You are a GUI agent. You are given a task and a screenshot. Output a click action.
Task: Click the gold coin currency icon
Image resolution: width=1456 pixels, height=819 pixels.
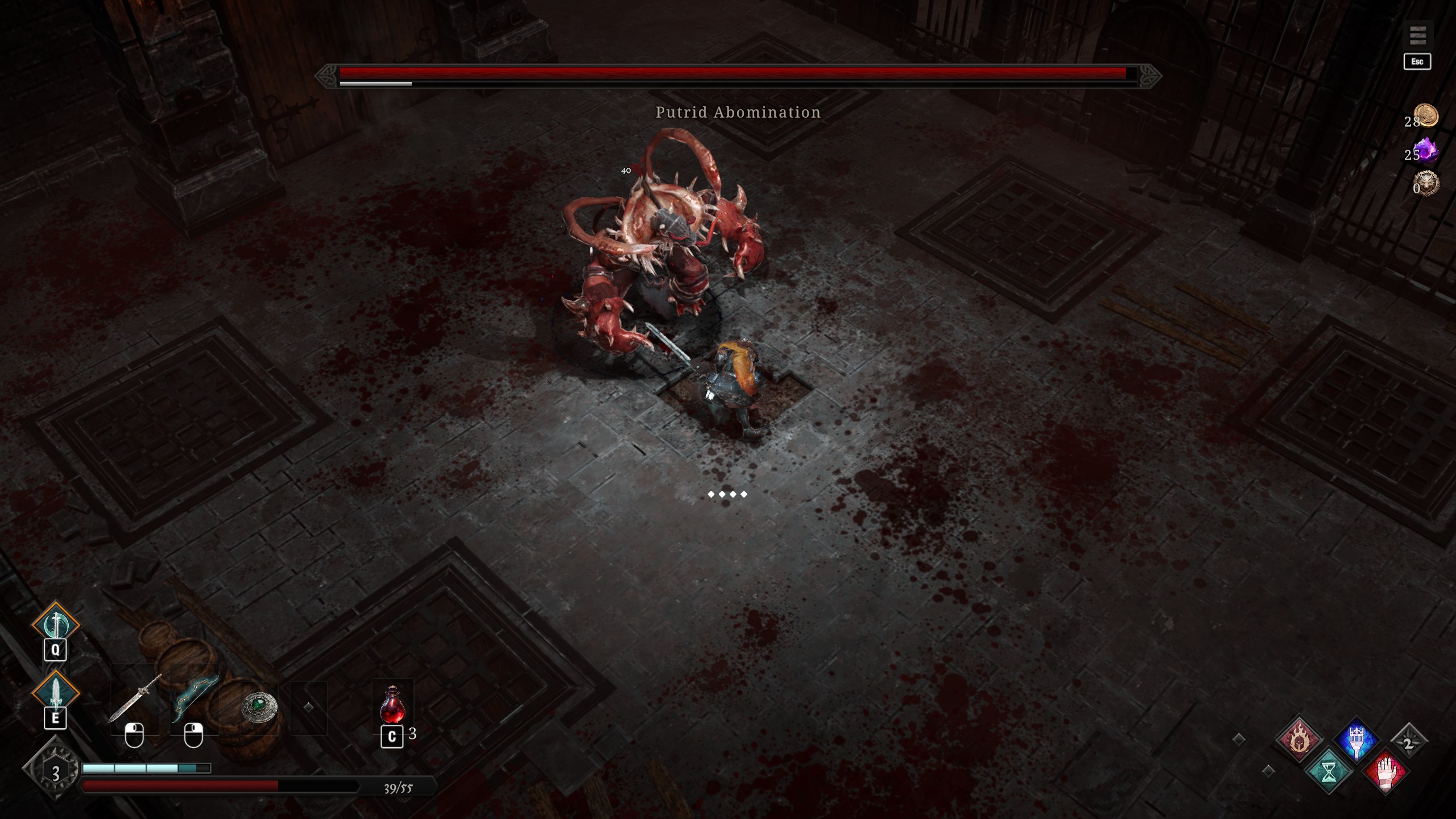(x=1426, y=115)
